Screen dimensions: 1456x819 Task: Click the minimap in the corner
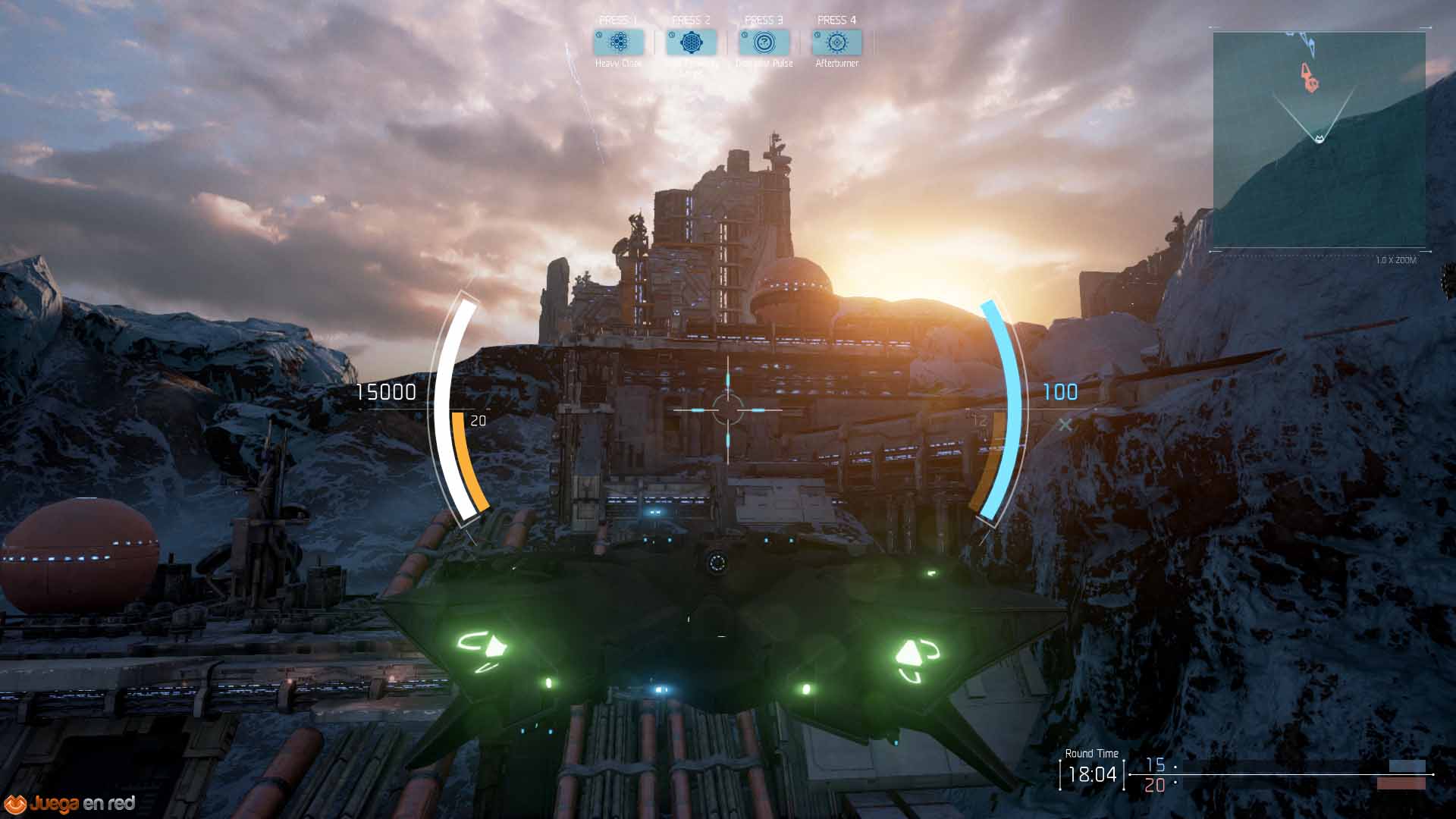pos(1319,140)
